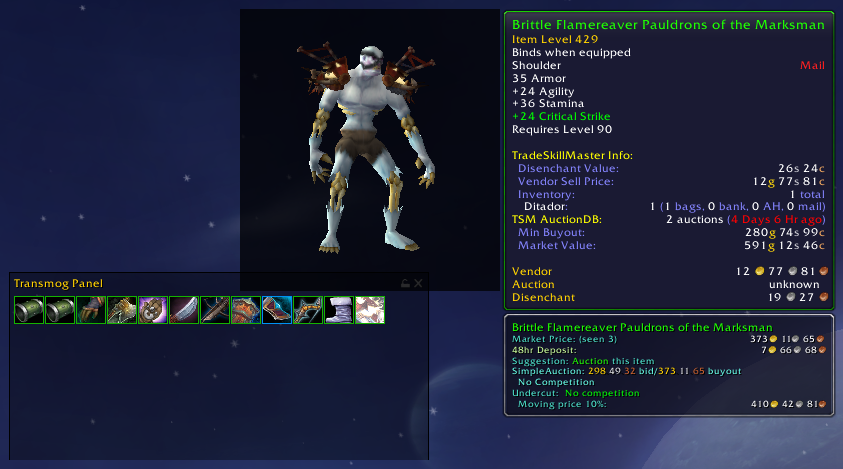This screenshot has height=469, width=843.
Task: Click the Transmog Panel title bar
Action: [200, 283]
